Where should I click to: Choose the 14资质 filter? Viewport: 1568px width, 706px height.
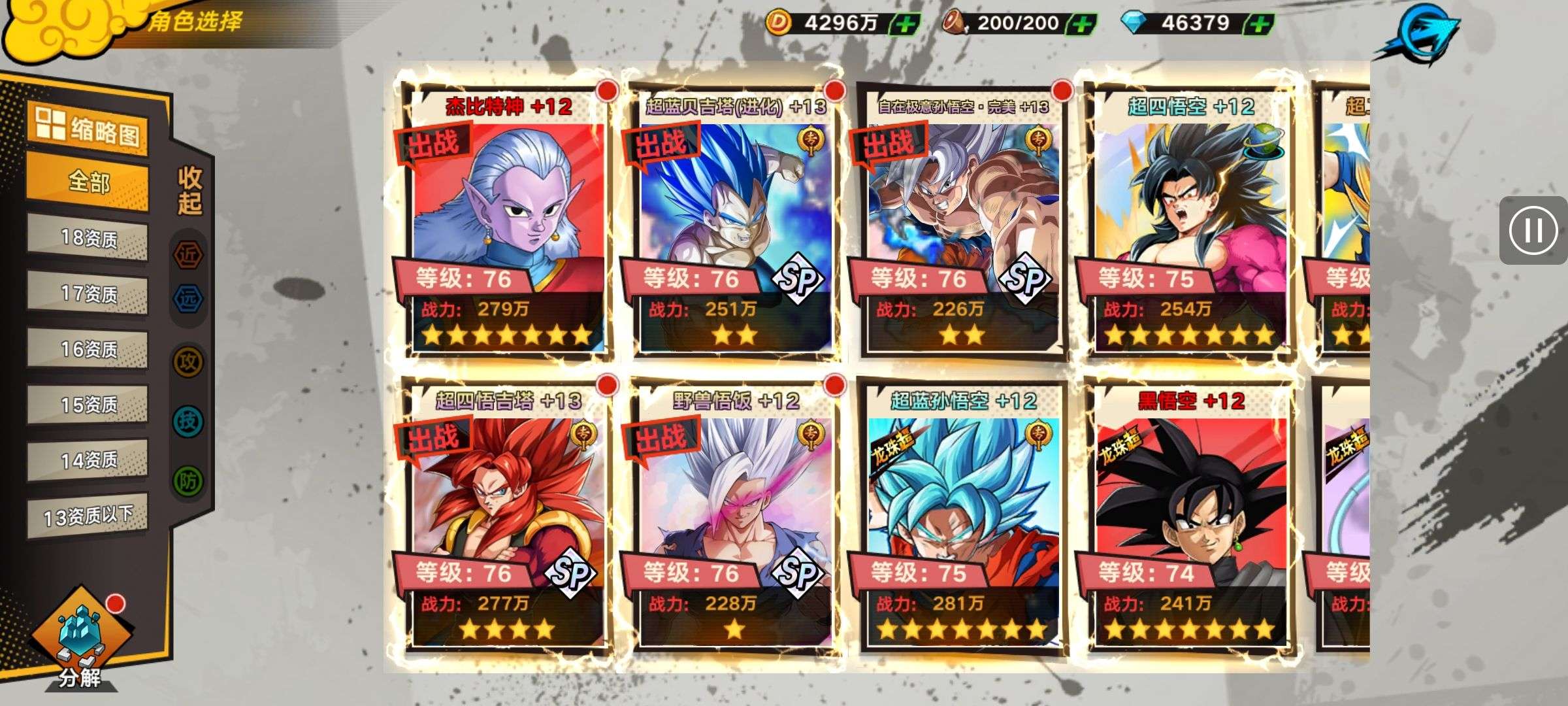tap(88, 461)
